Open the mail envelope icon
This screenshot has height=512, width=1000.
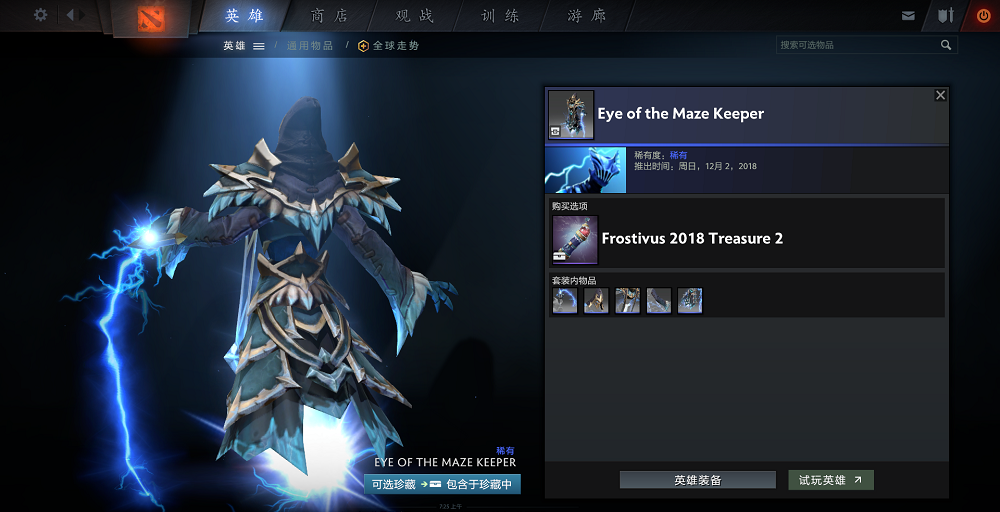click(908, 16)
